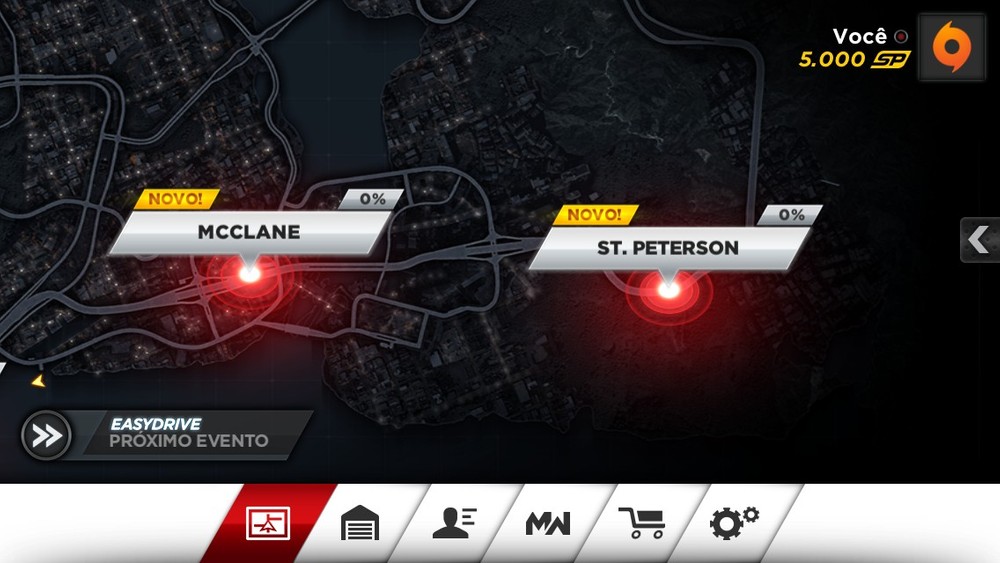Open settings with the gears icon
The width and height of the screenshot is (1000, 563).
click(734, 523)
